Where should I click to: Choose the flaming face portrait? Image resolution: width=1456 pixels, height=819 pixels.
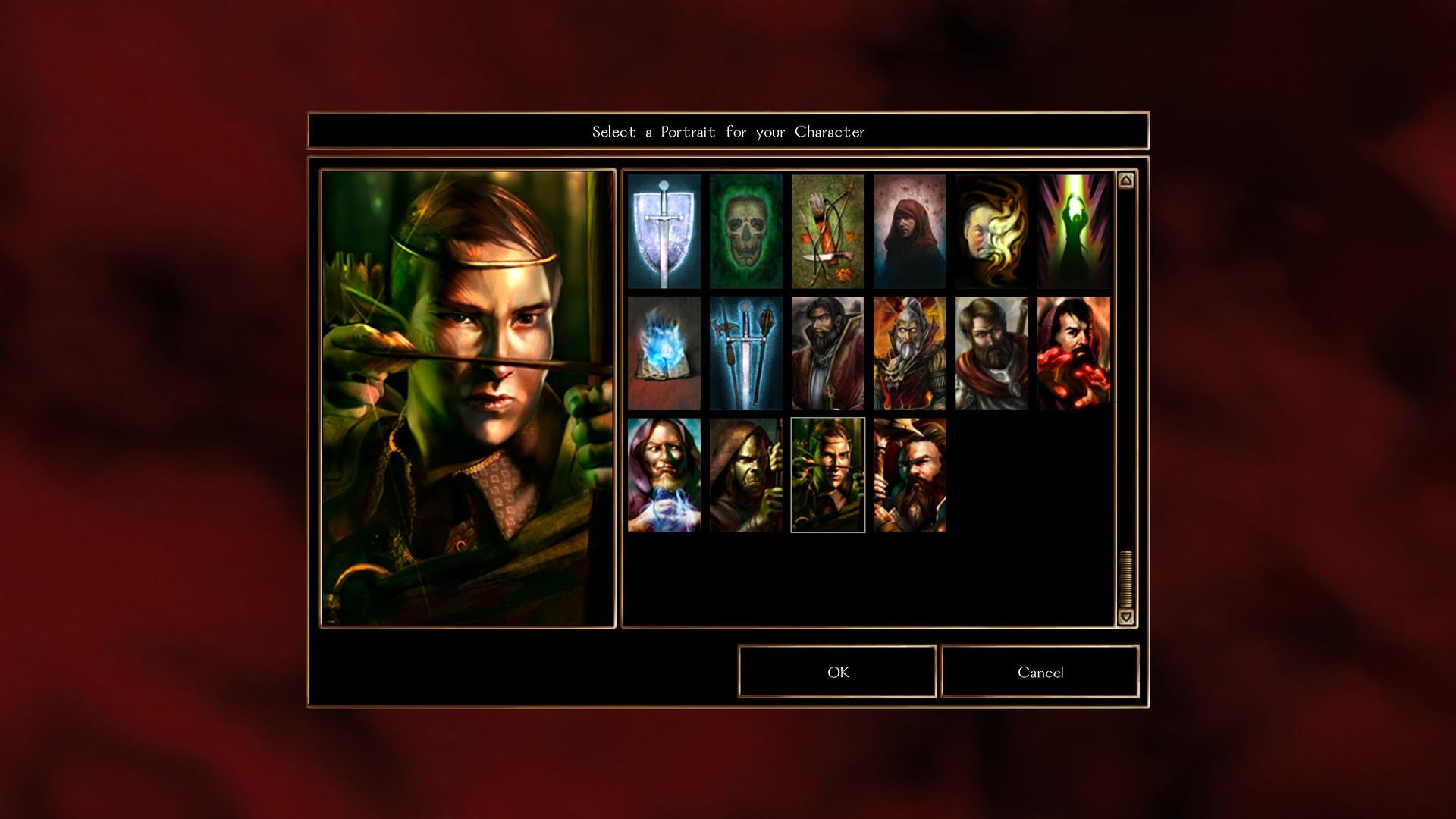pos(991,231)
